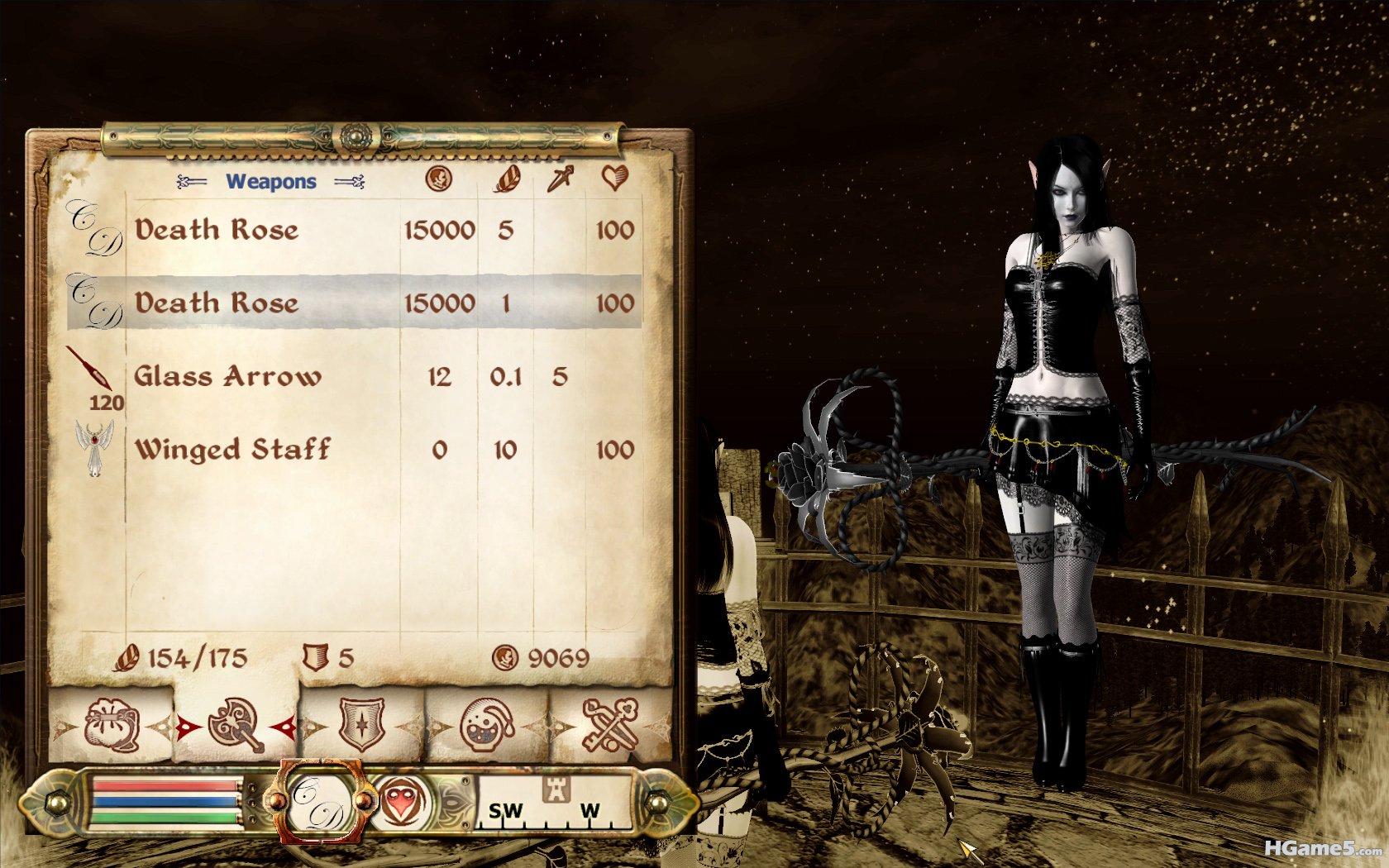Sort by the feather weight column

click(x=506, y=179)
